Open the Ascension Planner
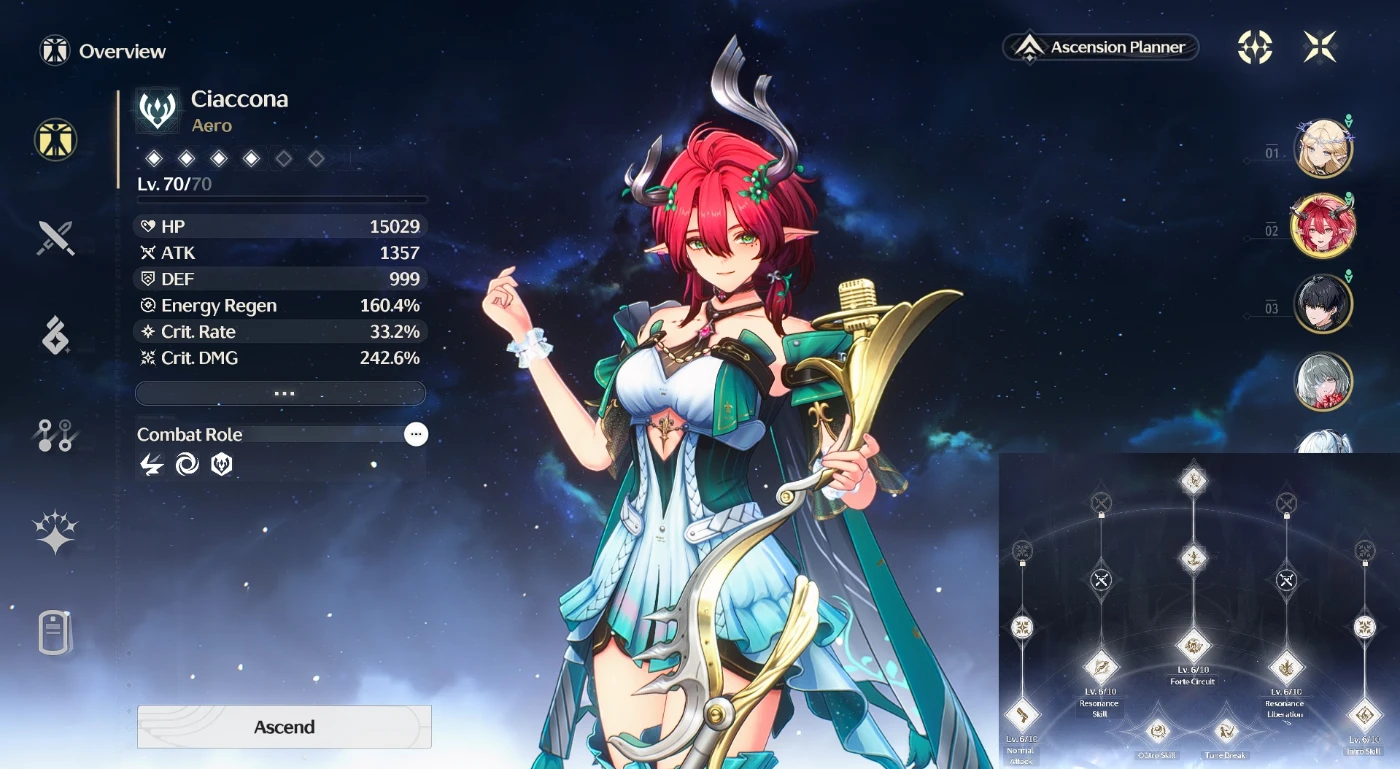1400x769 pixels. [x=1100, y=47]
